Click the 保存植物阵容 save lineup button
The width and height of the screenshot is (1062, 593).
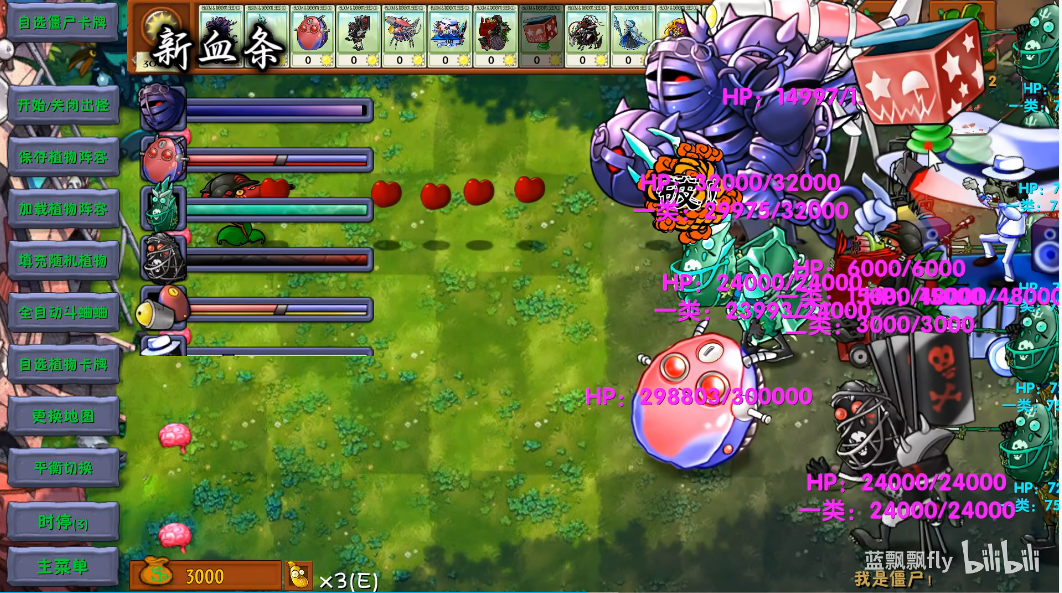click(63, 157)
